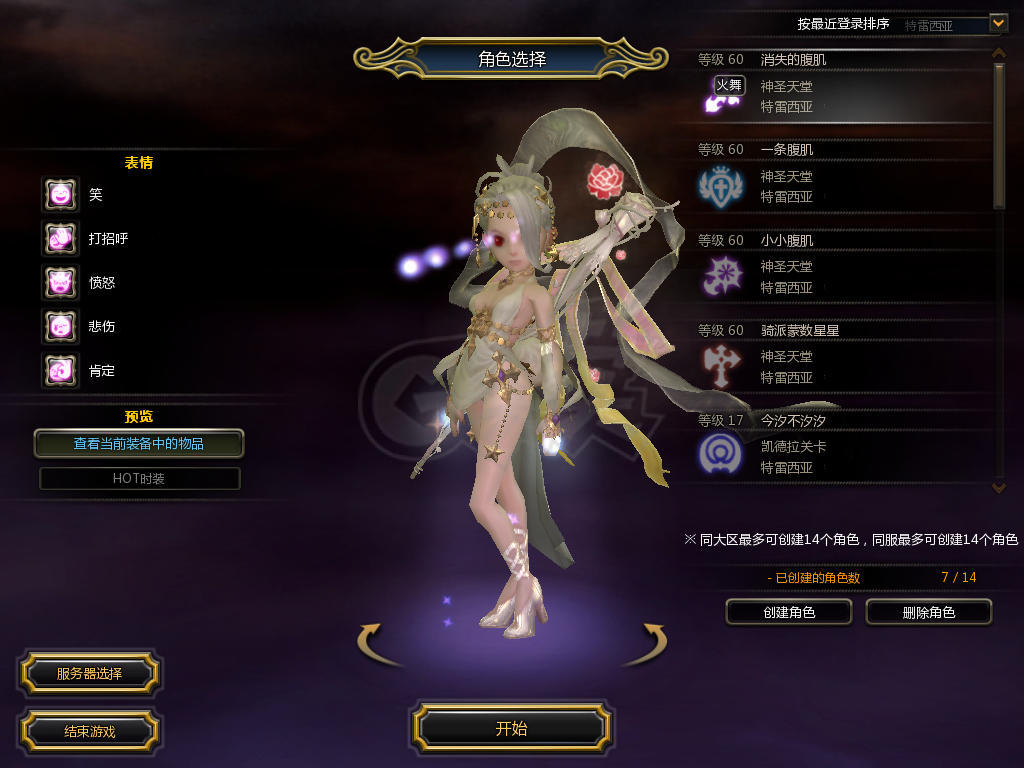Activate the 肯定 affirm emote
This screenshot has width=1024, height=768.
(x=60, y=371)
